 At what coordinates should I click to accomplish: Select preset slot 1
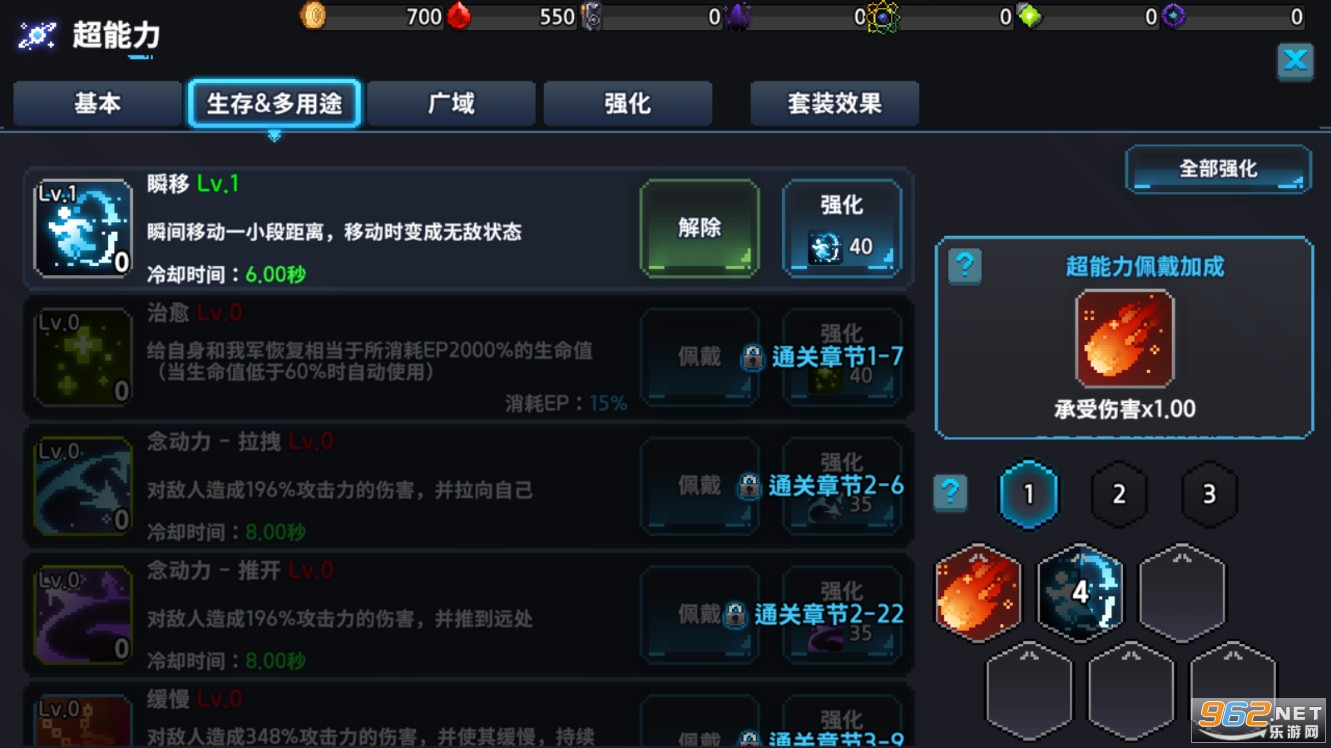coord(1029,493)
